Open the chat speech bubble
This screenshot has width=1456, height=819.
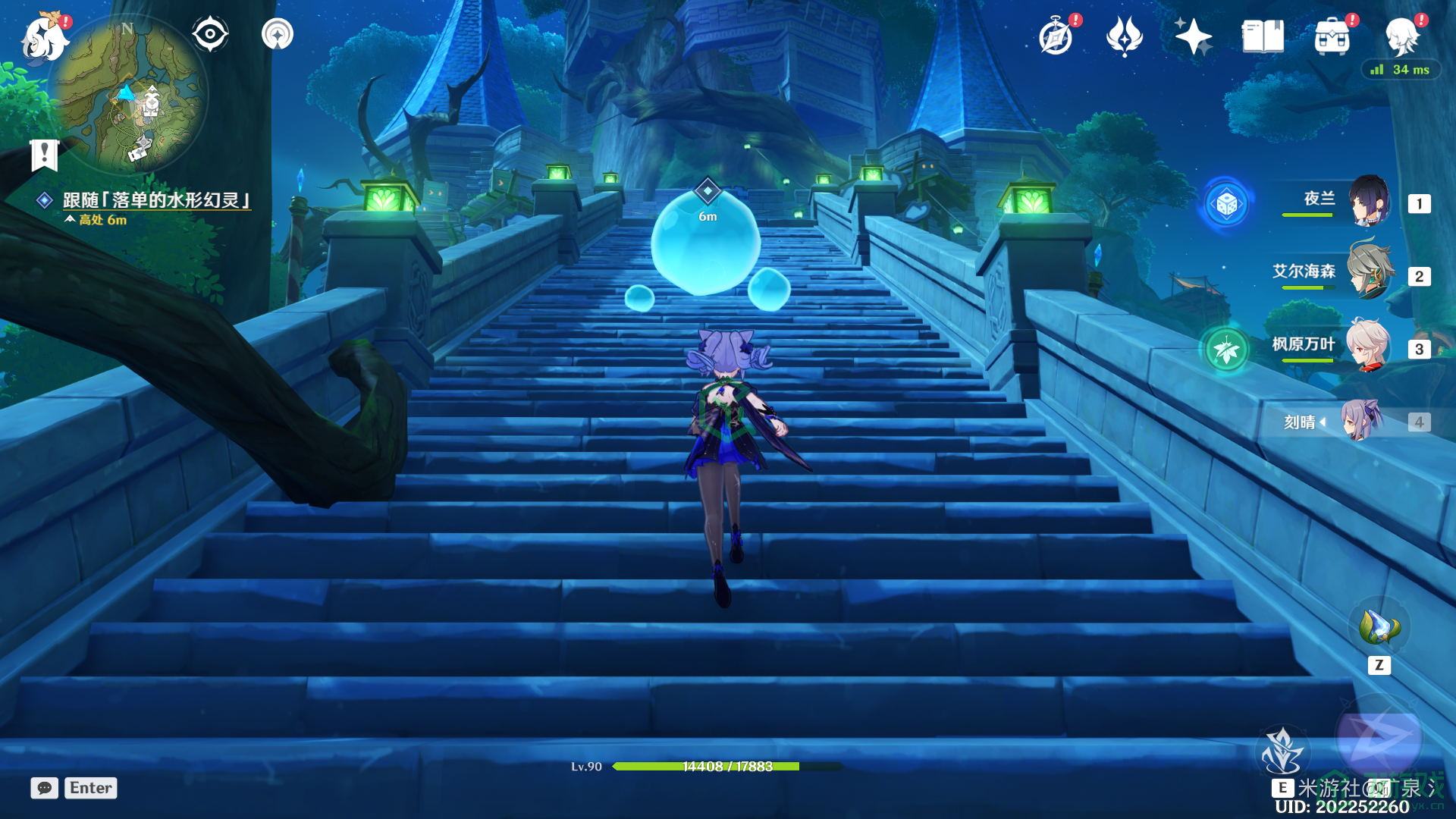pos(45,788)
